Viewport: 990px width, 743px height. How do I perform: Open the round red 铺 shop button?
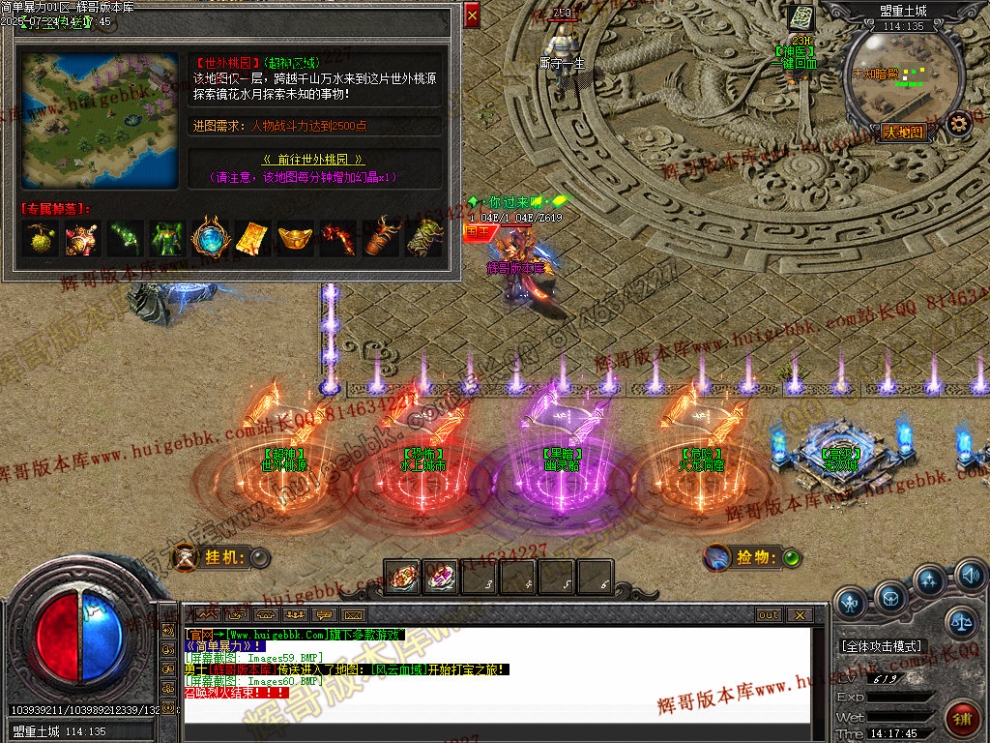(962, 719)
